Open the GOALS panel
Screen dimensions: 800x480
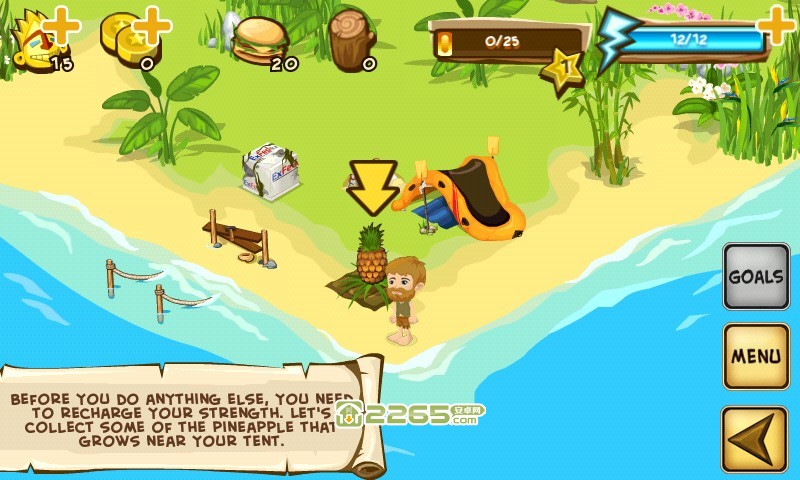(756, 276)
